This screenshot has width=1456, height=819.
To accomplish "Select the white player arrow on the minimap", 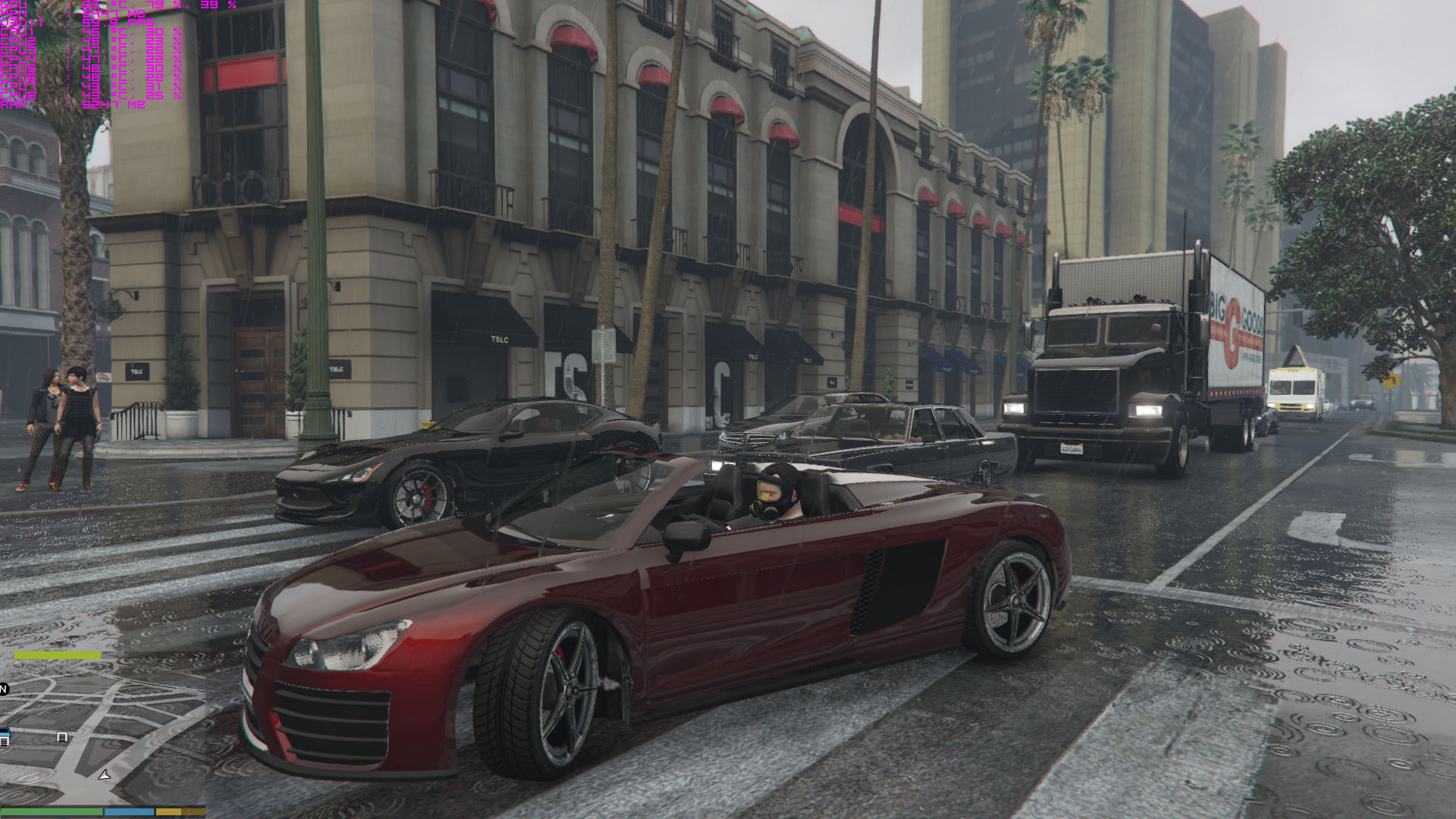I will pyautogui.click(x=105, y=774).
